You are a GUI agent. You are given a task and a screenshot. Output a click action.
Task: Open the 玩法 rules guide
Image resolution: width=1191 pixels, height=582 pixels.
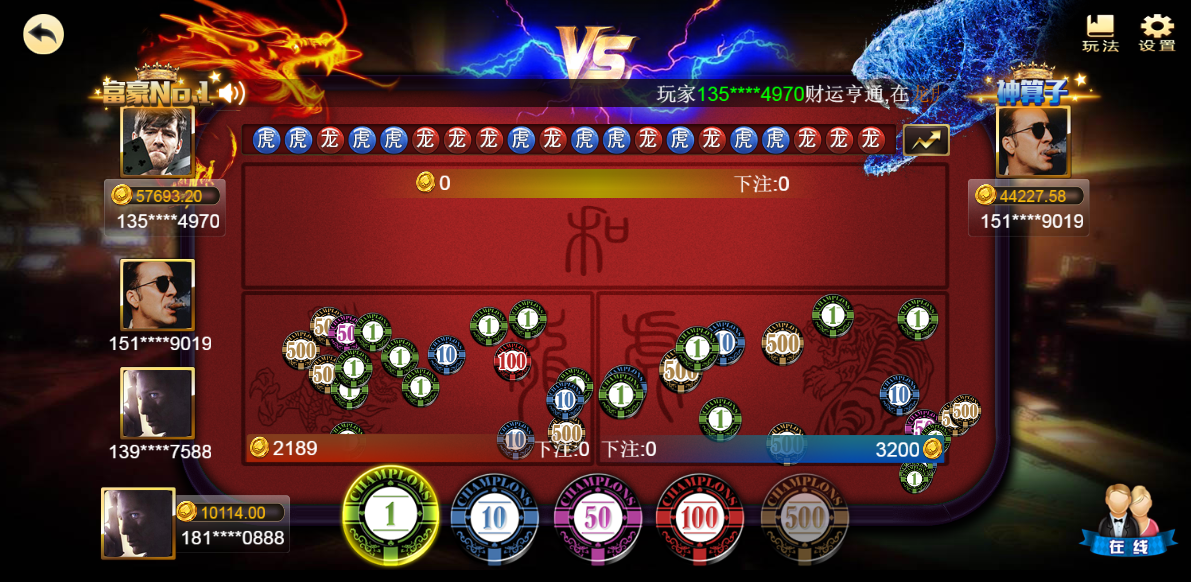[1100, 34]
